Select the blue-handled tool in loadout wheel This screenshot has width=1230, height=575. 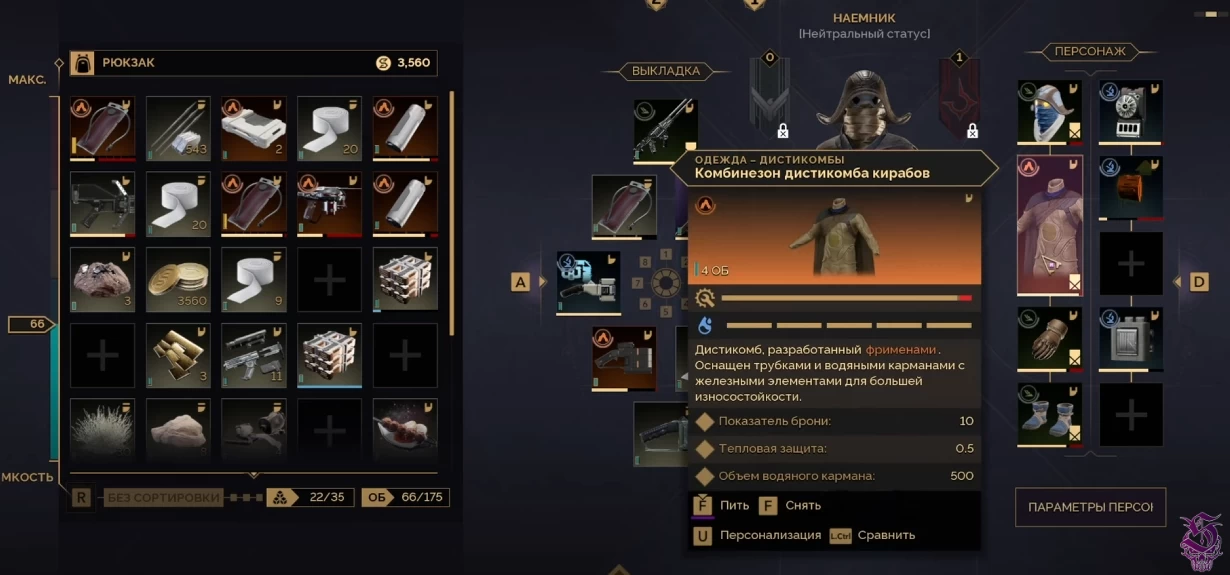[x=589, y=282]
